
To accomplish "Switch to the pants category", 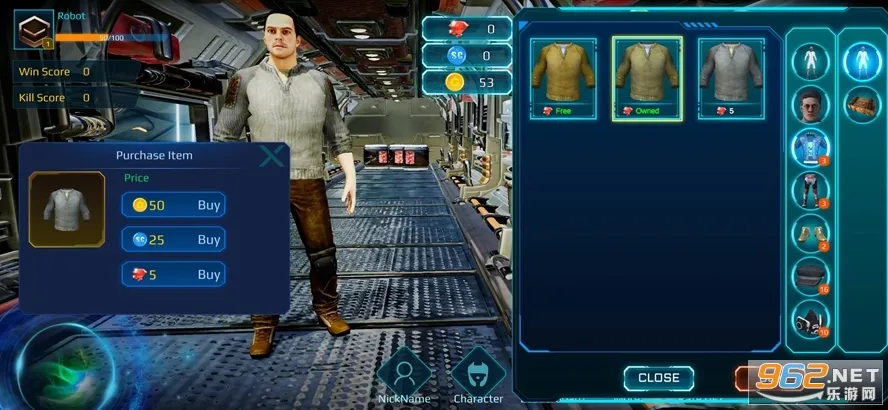I will [x=811, y=189].
